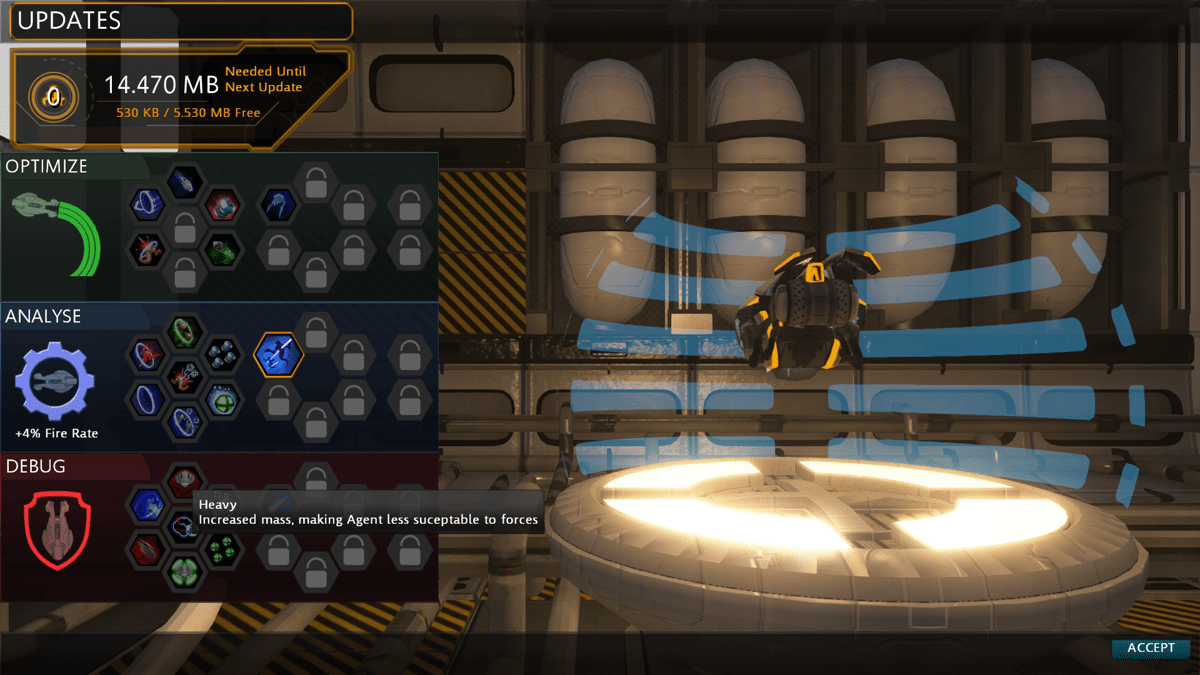Screen dimensions: 1200x675
Task: Click the MB counter ring icon
Action: [52, 96]
